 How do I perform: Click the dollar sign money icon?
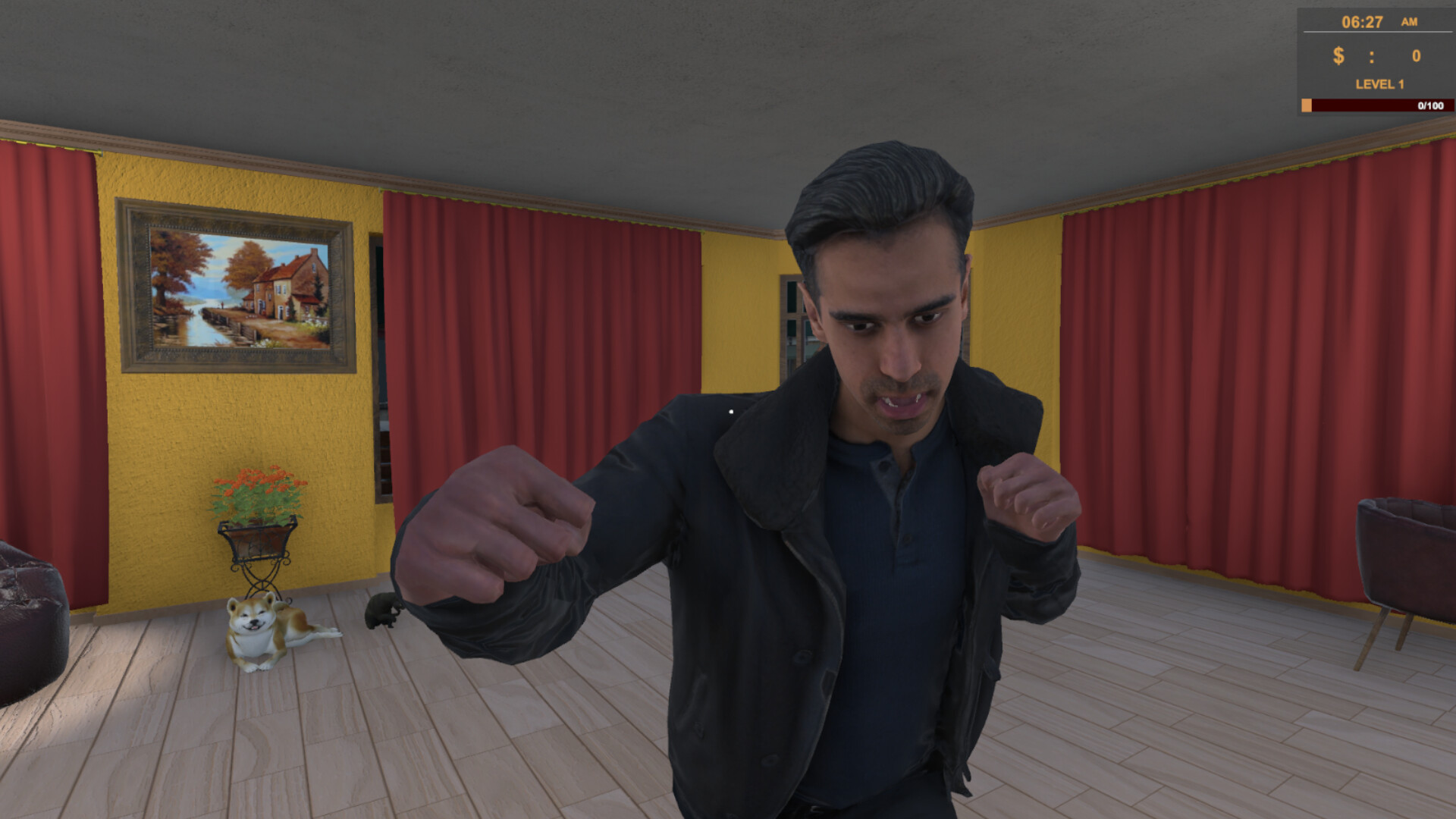(x=1339, y=55)
